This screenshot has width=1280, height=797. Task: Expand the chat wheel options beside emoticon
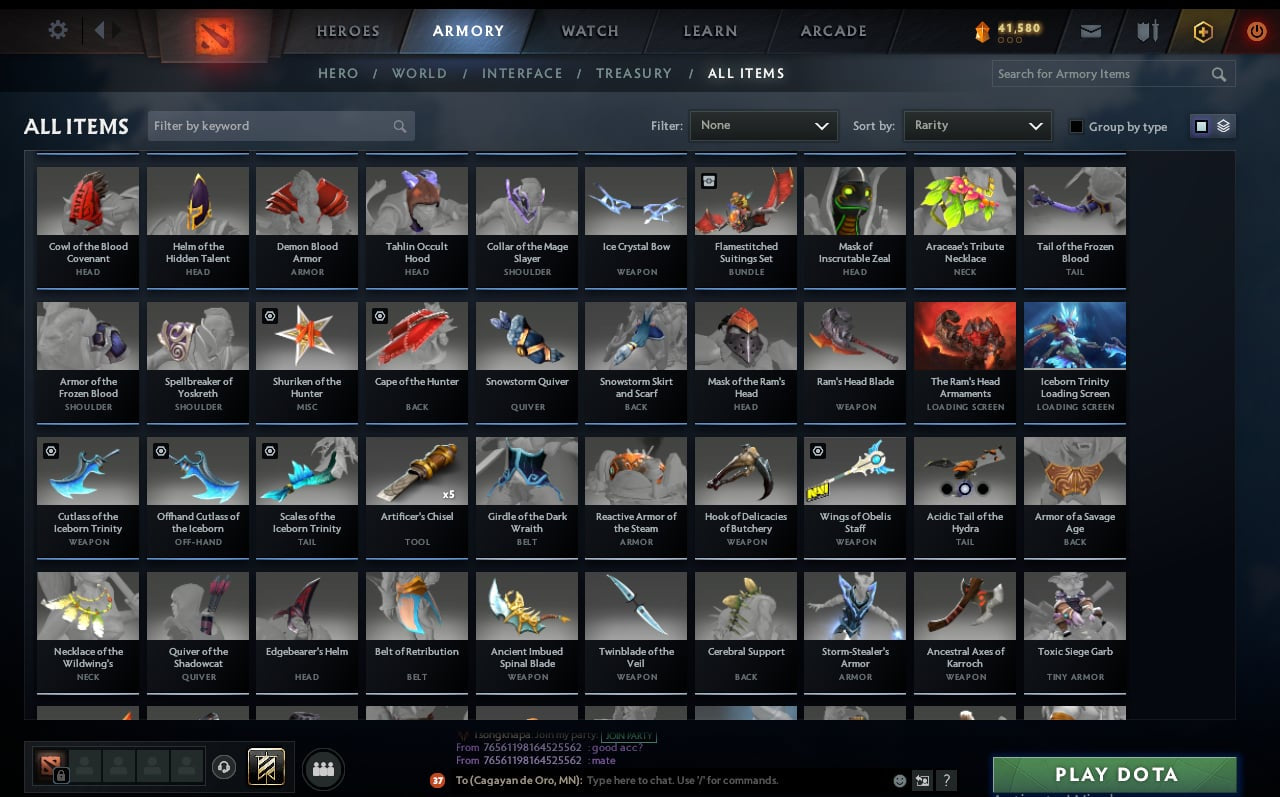click(922, 781)
